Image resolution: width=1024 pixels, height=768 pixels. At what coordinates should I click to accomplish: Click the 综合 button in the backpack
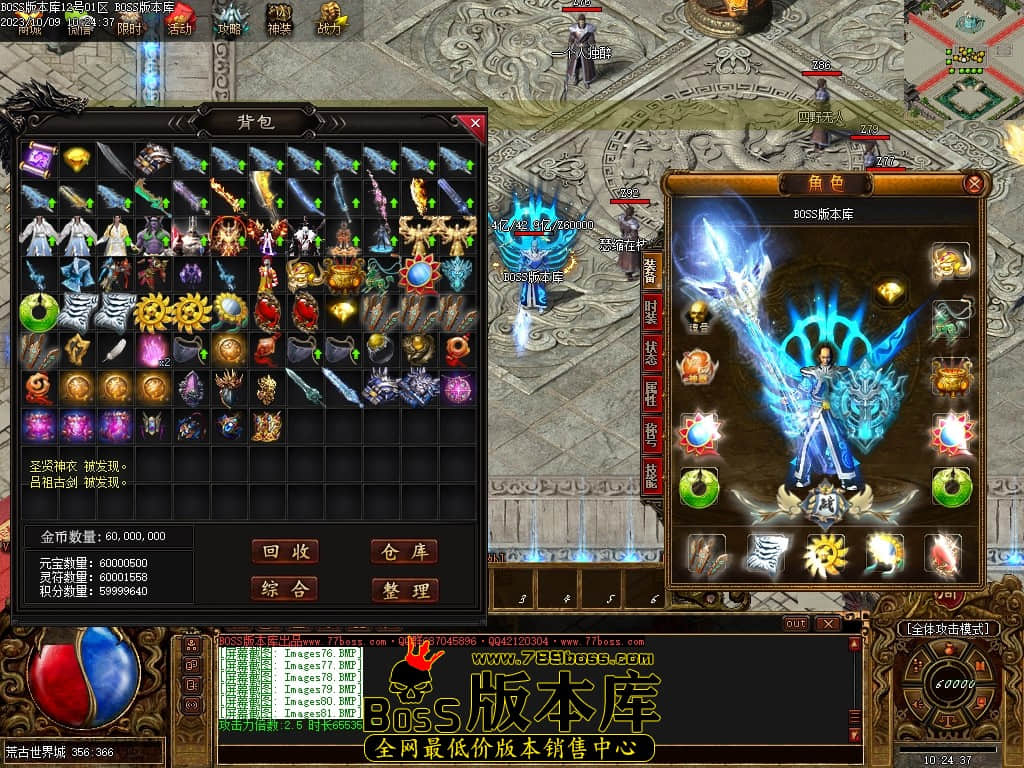[285, 589]
